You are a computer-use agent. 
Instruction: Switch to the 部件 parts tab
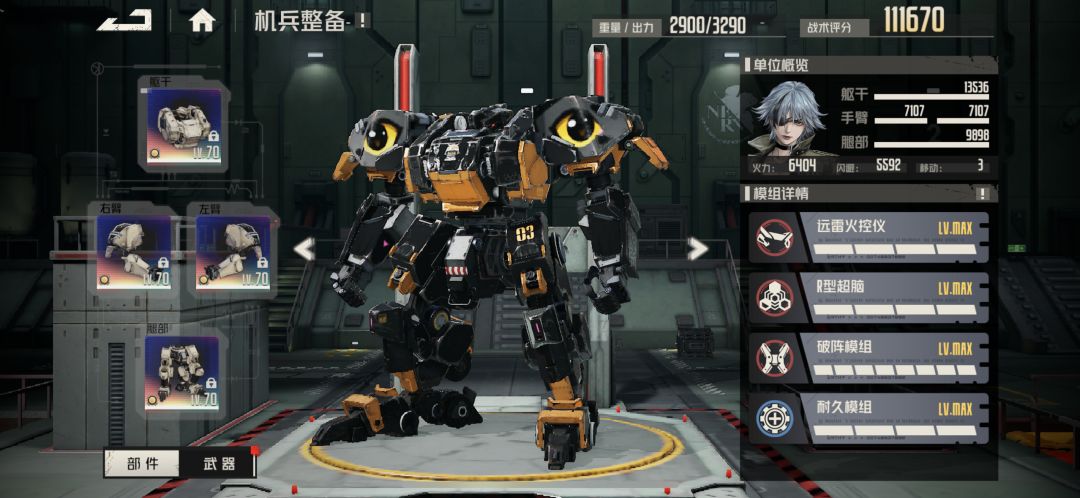[142, 463]
